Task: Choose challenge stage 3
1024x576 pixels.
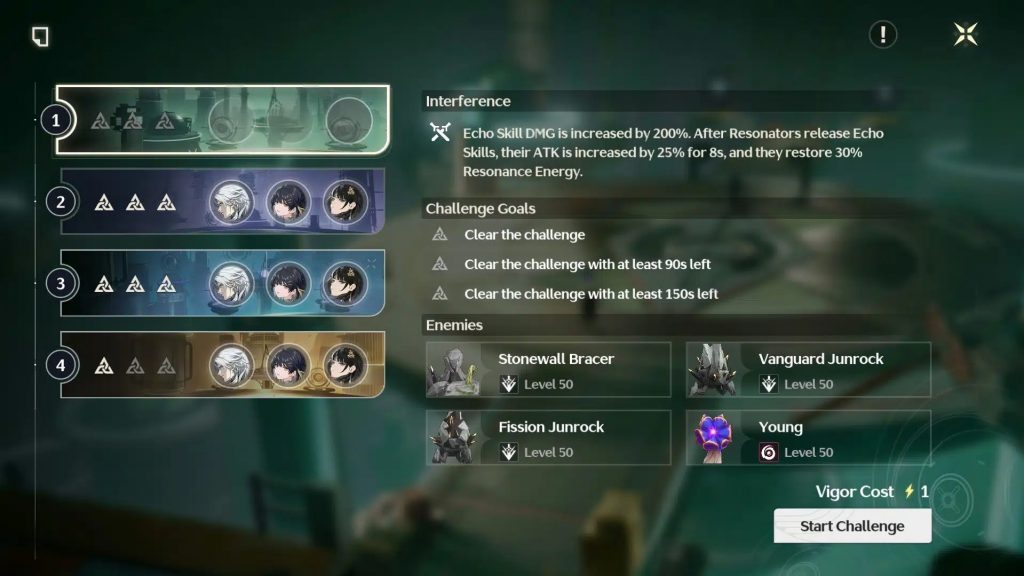Action: point(221,283)
